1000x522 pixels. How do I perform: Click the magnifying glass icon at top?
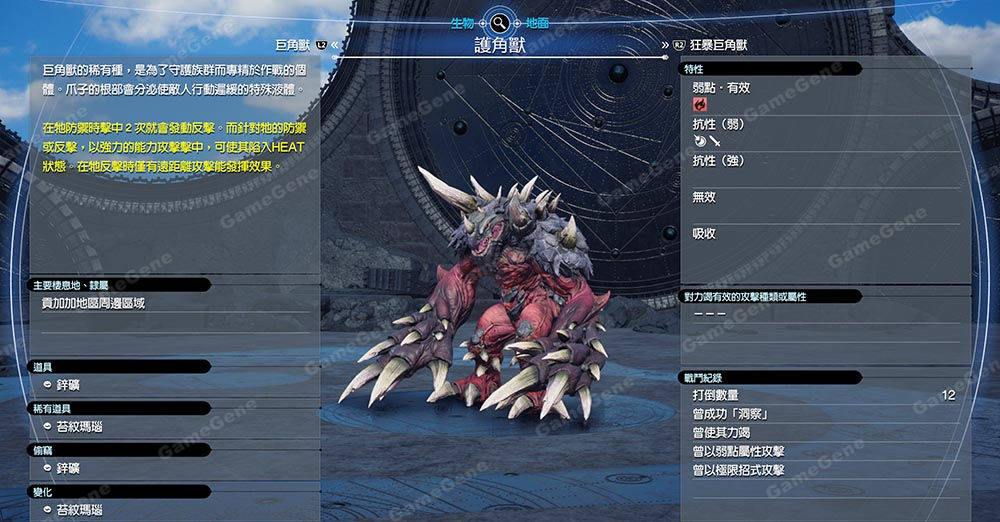pos(497,20)
